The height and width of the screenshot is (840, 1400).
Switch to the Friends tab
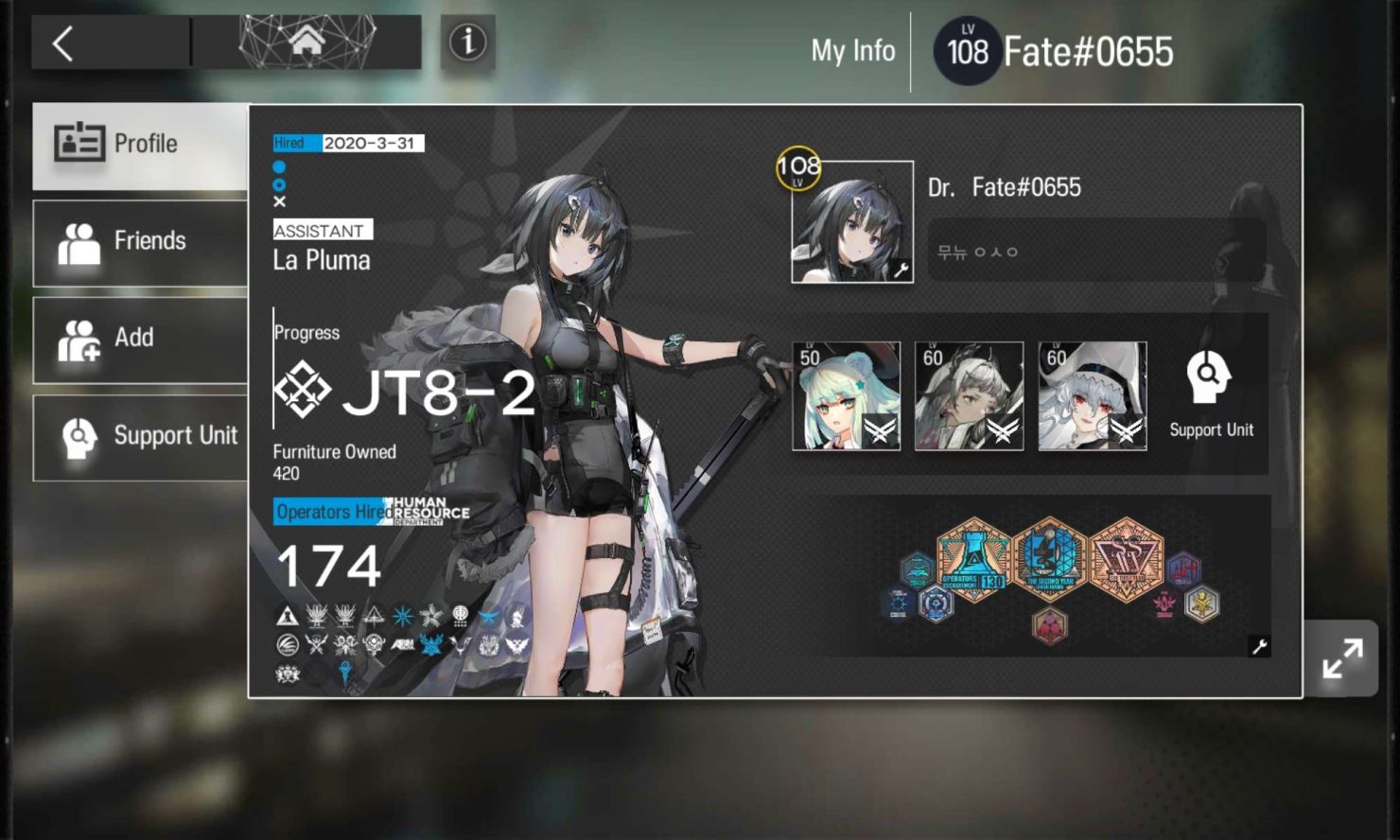140,241
